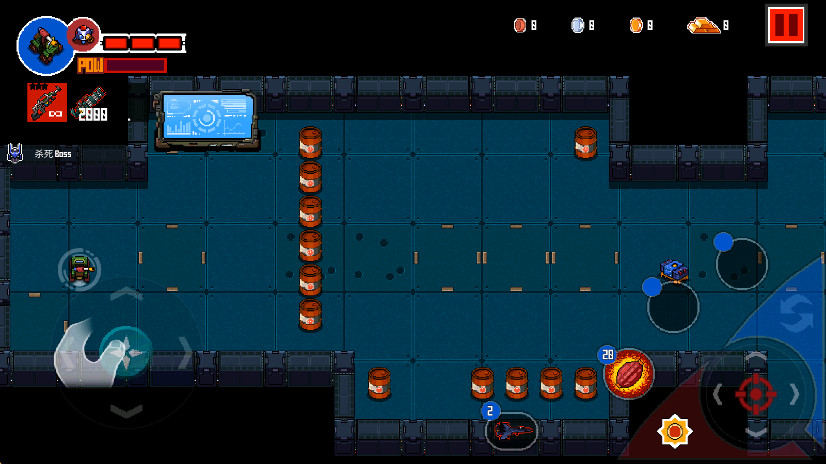This screenshot has height=464, width=826.
Task: Open the Boss kill objective tracker
Action: [40, 154]
